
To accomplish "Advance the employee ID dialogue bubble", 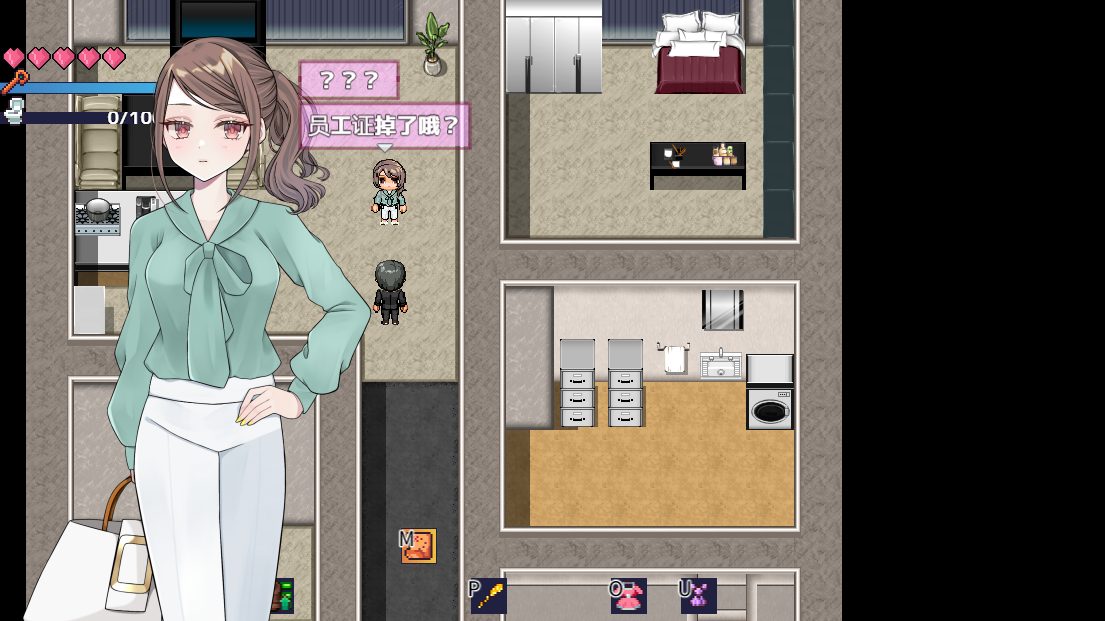I will click(384, 126).
